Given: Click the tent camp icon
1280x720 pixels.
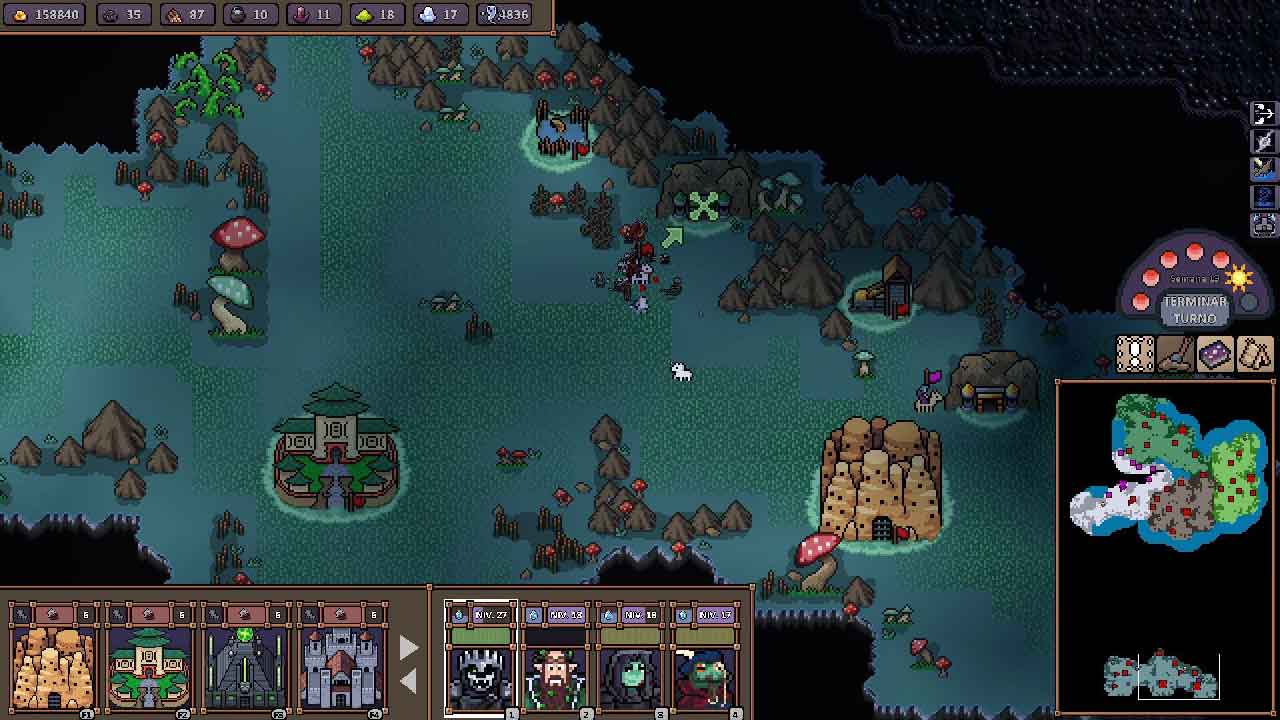Looking at the screenshot, I should (x=1255, y=355).
